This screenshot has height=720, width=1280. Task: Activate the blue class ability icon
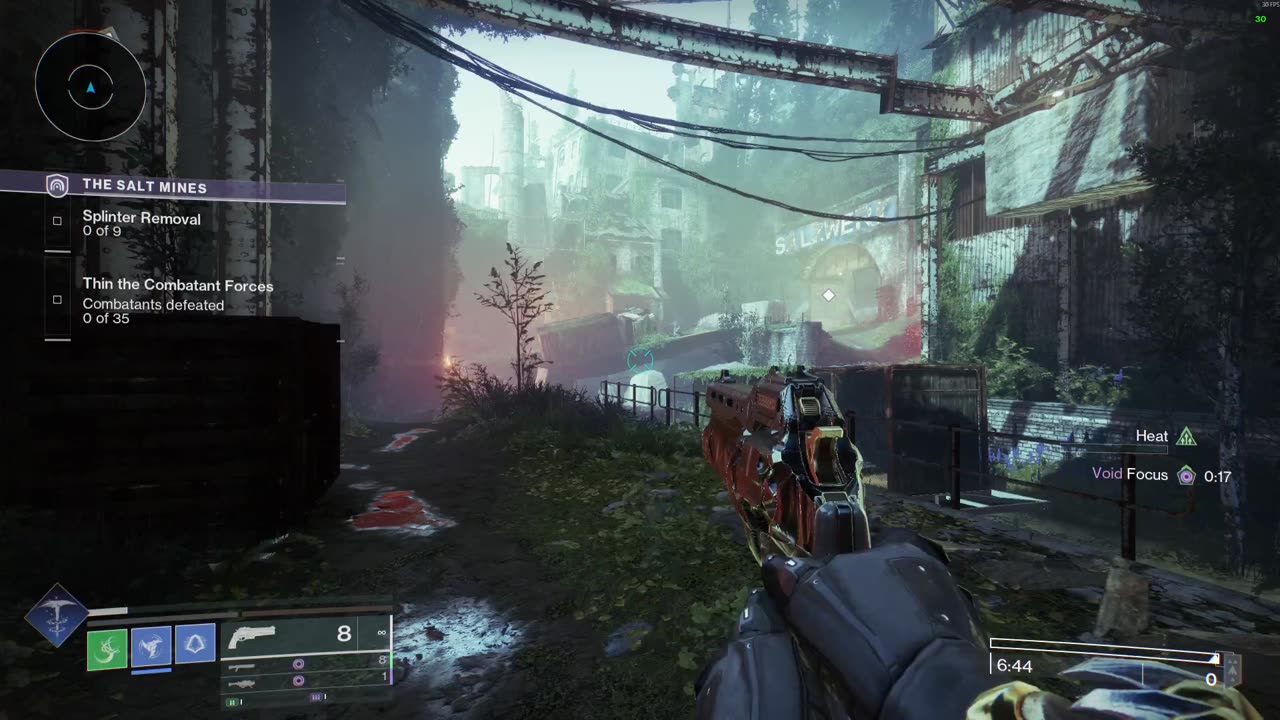195,643
